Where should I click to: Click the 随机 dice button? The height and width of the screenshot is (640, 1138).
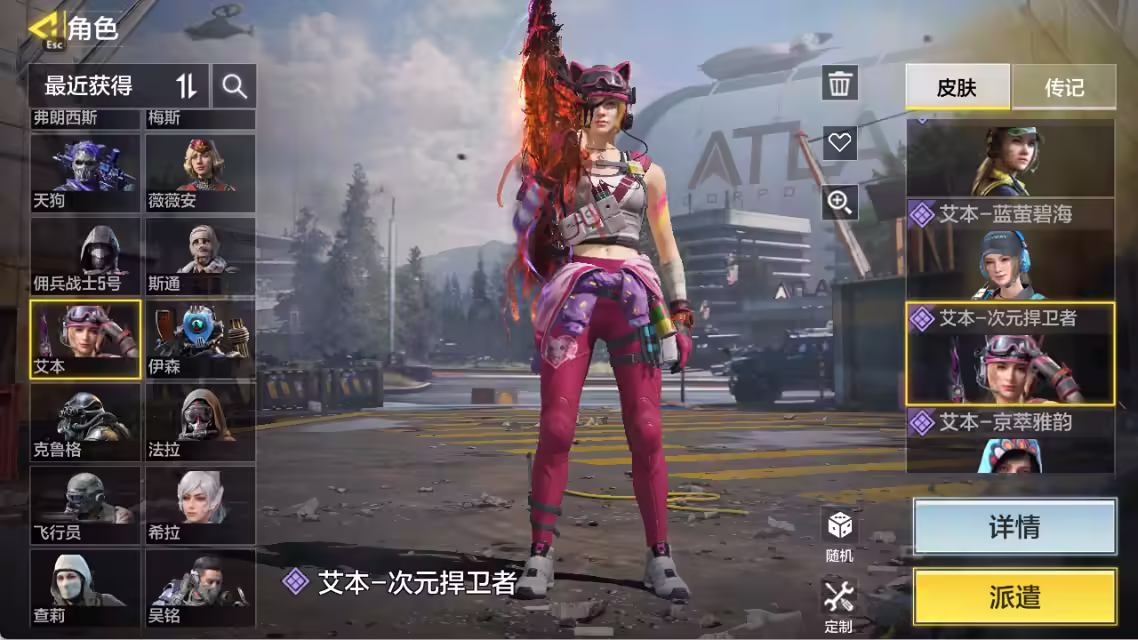point(839,534)
